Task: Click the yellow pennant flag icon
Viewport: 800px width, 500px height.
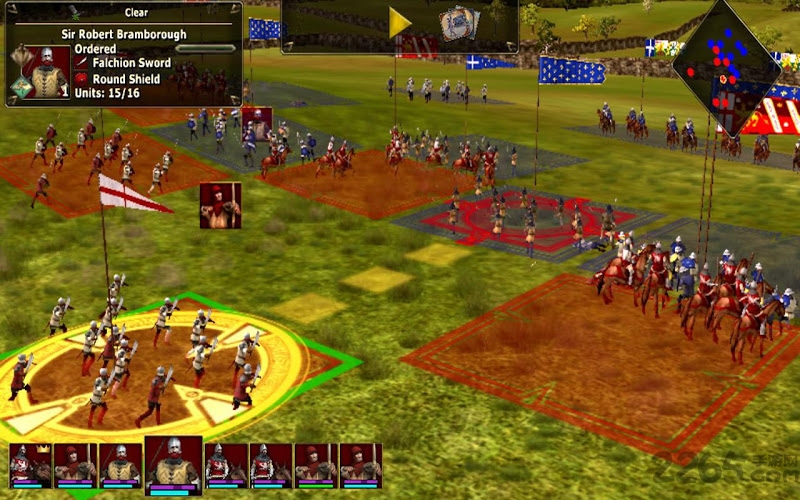Action: tap(400, 23)
